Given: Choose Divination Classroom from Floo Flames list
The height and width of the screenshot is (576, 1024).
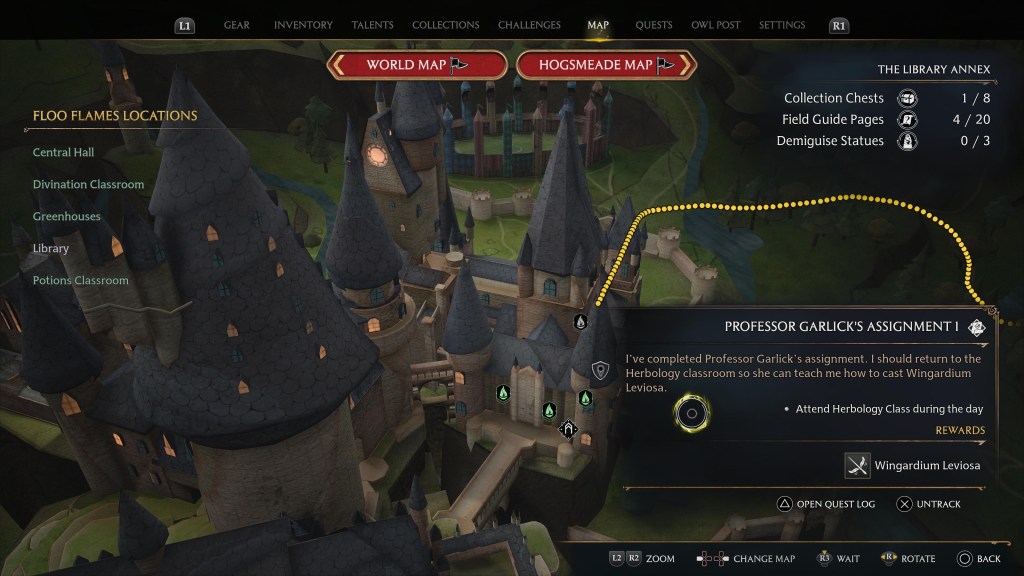Looking at the screenshot, I should tap(88, 185).
